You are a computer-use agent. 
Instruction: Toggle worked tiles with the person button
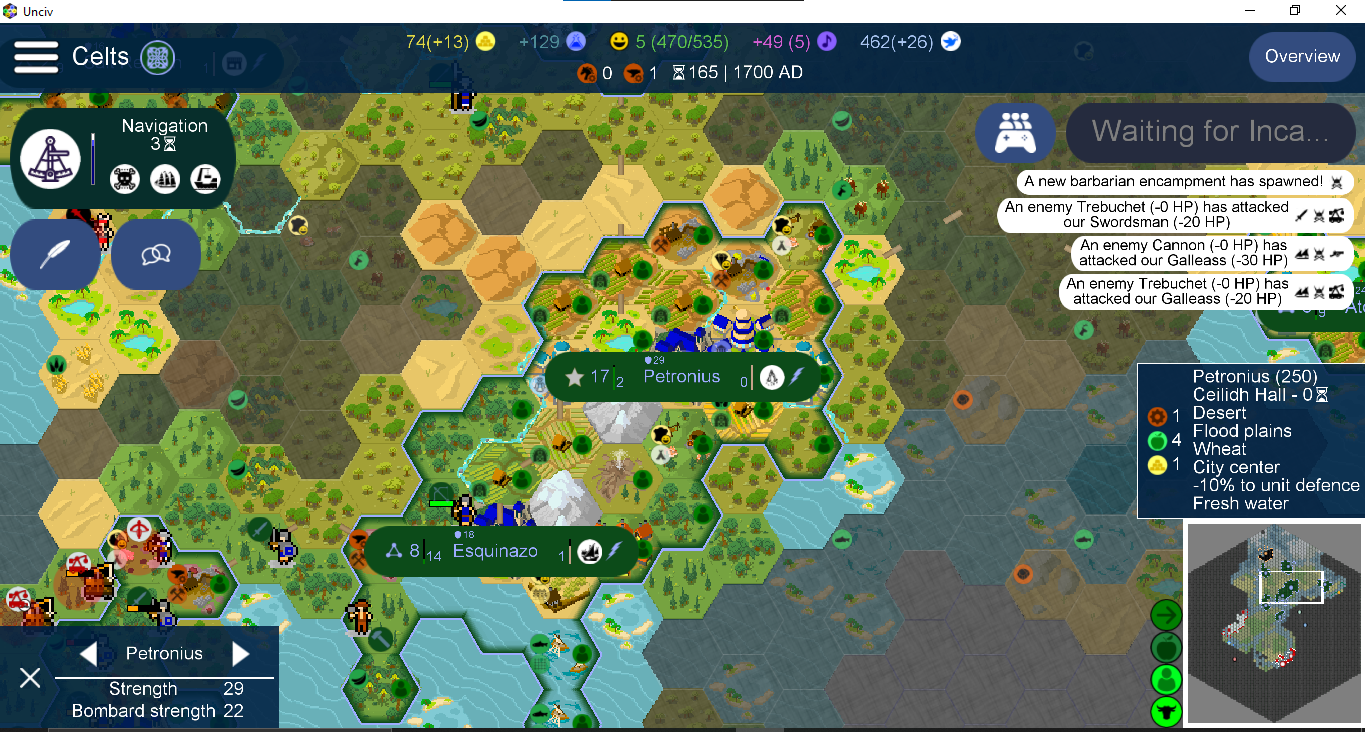[1165, 679]
